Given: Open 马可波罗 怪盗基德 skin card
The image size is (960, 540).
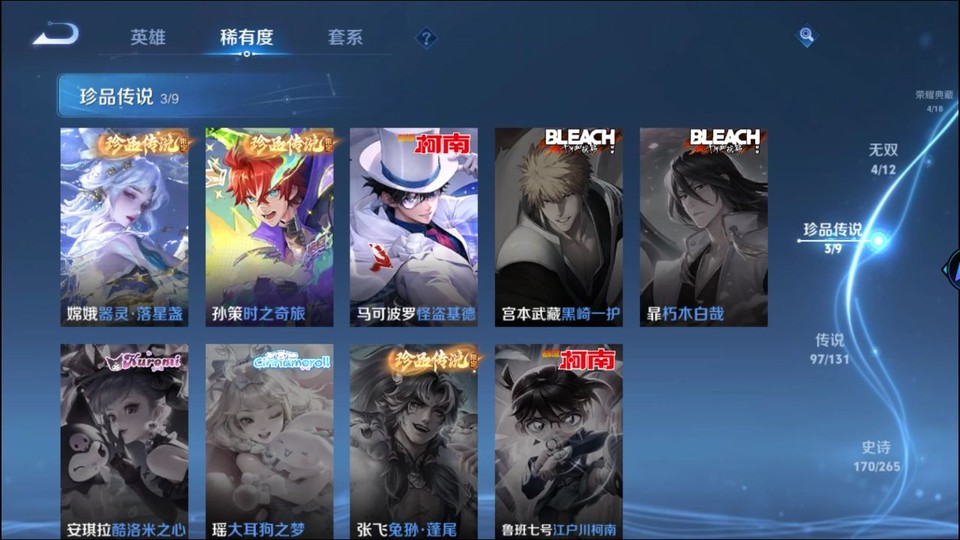Looking at the screenshot, I should click(x=414, y=226).
